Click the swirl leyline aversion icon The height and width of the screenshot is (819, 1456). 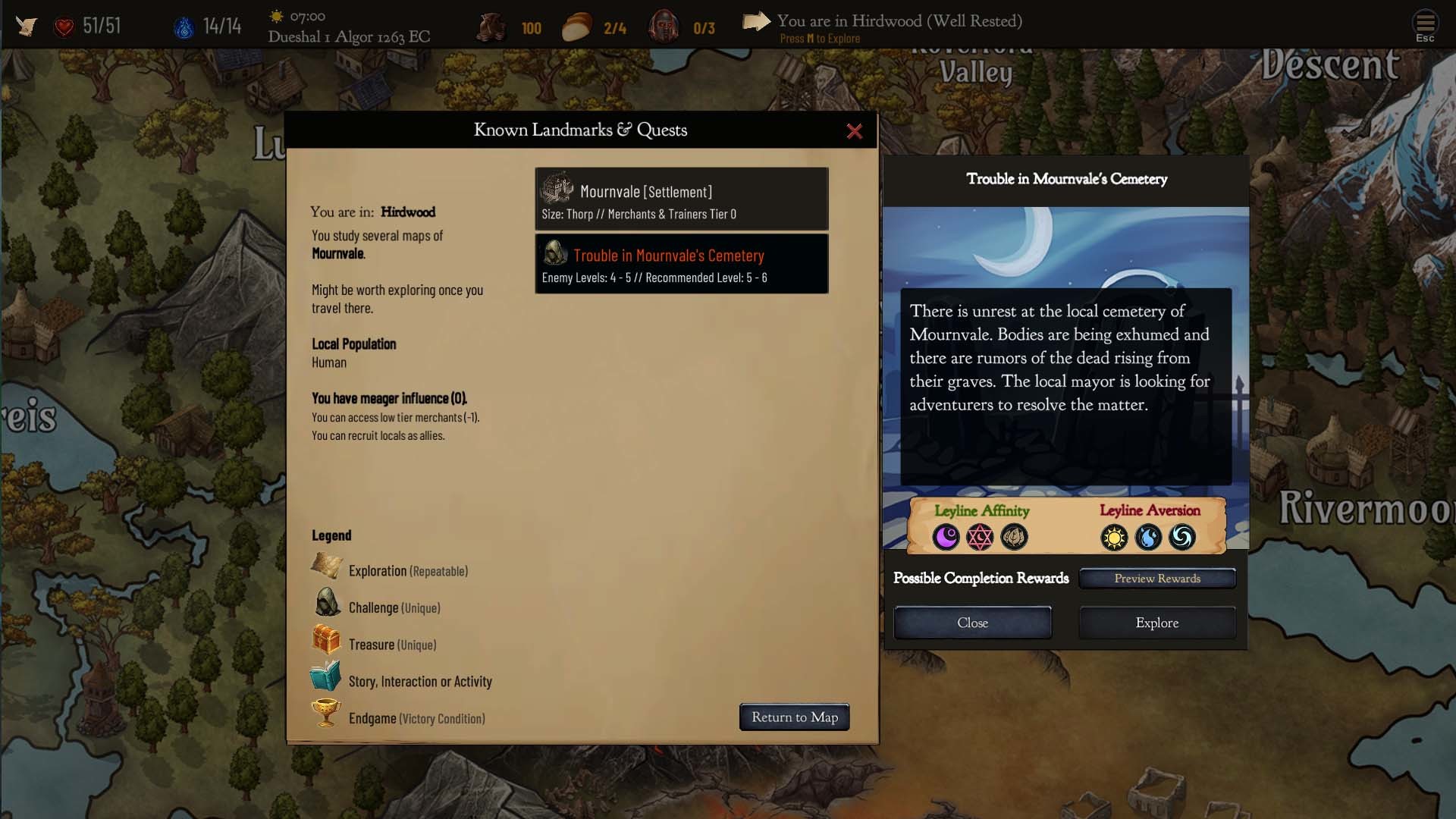pyautogui.click(x=1182, y=538)
